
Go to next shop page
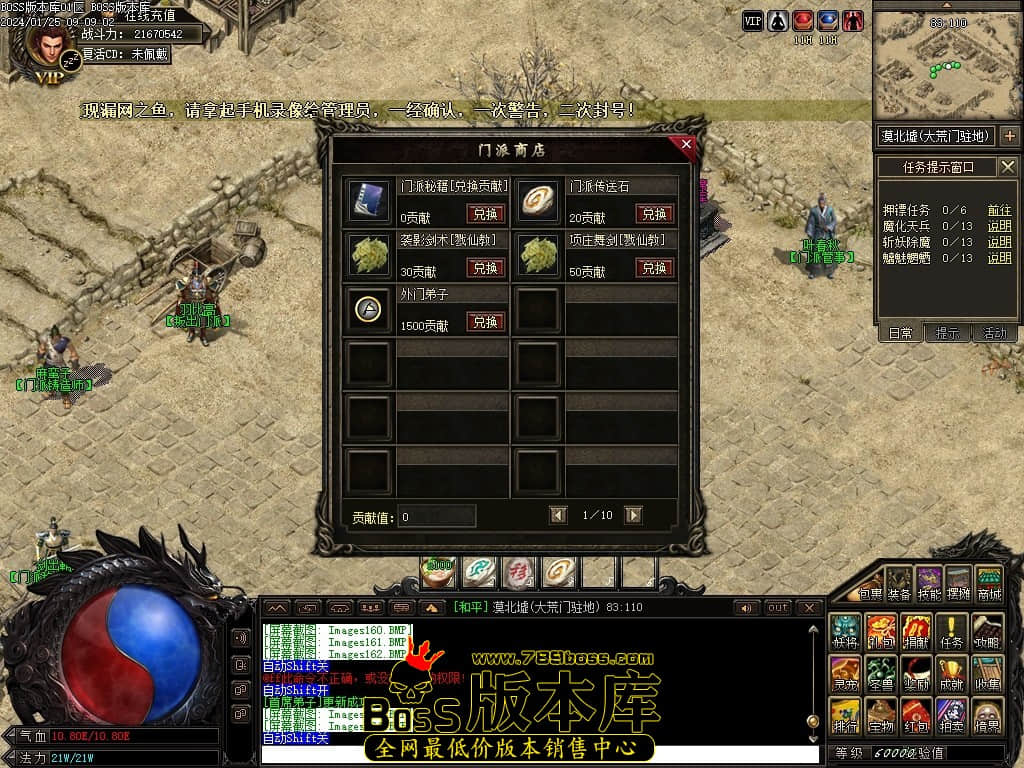(x=633, y=515)
